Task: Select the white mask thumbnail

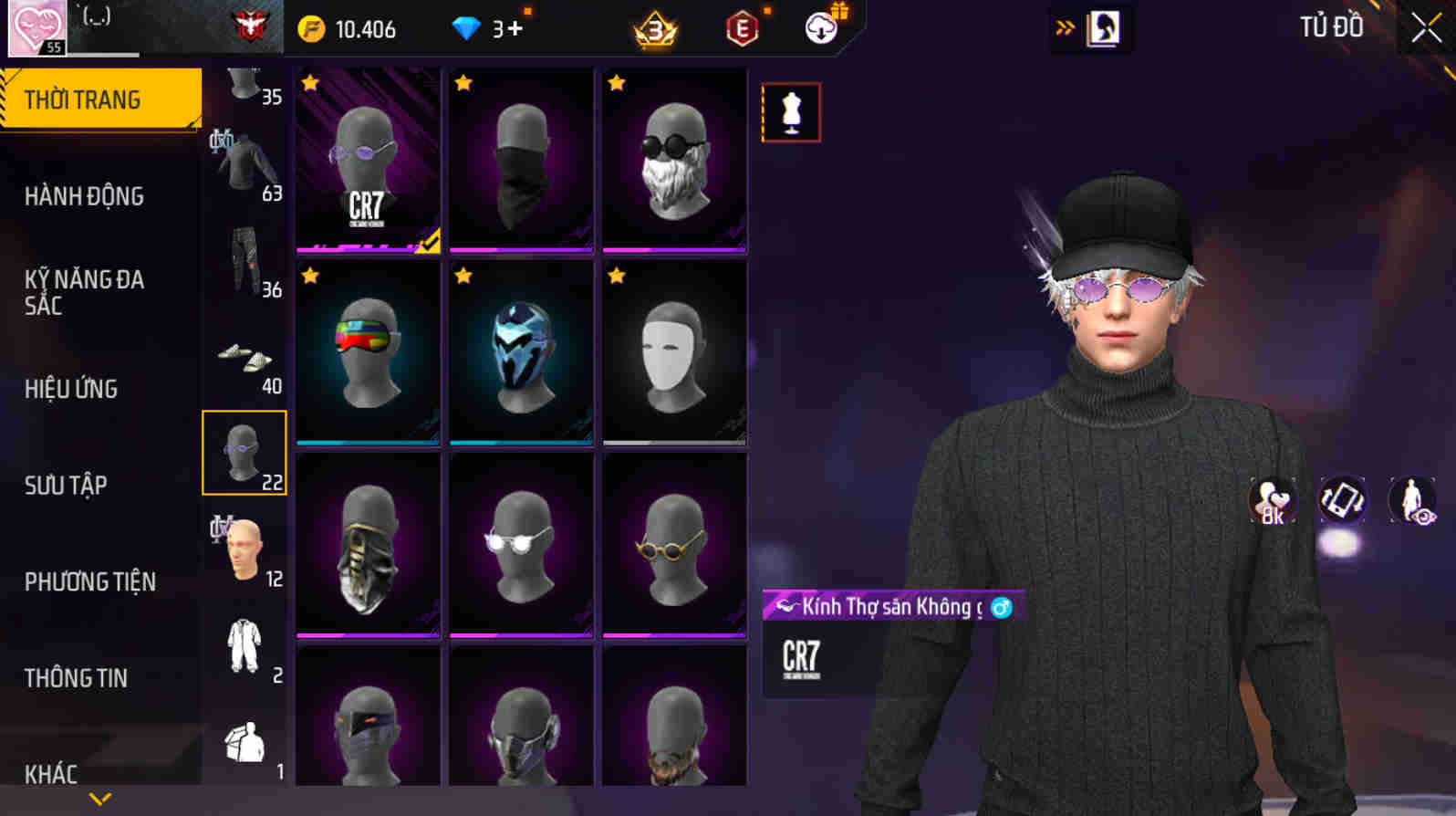Action: [675, 353]
